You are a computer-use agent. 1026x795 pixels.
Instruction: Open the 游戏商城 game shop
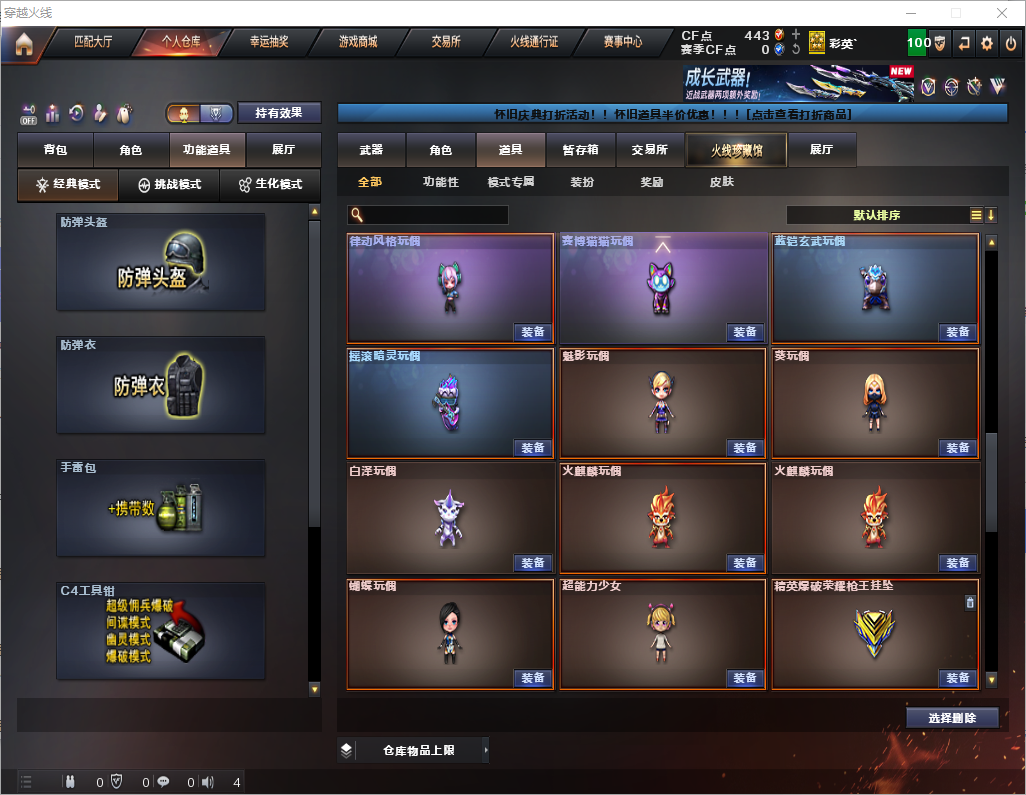click(358, 42)
